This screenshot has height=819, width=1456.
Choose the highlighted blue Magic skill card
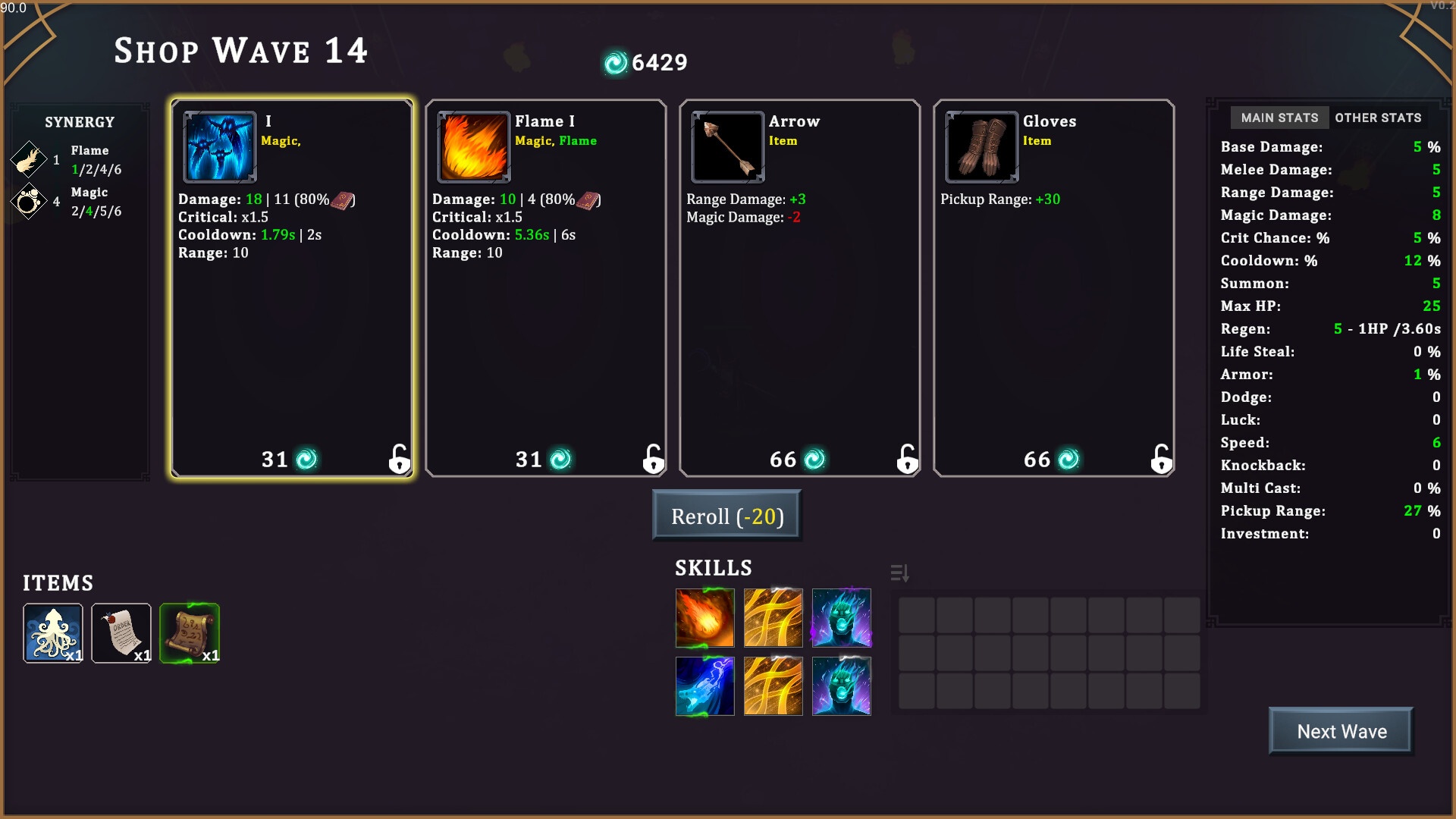[x=292, y=288]
